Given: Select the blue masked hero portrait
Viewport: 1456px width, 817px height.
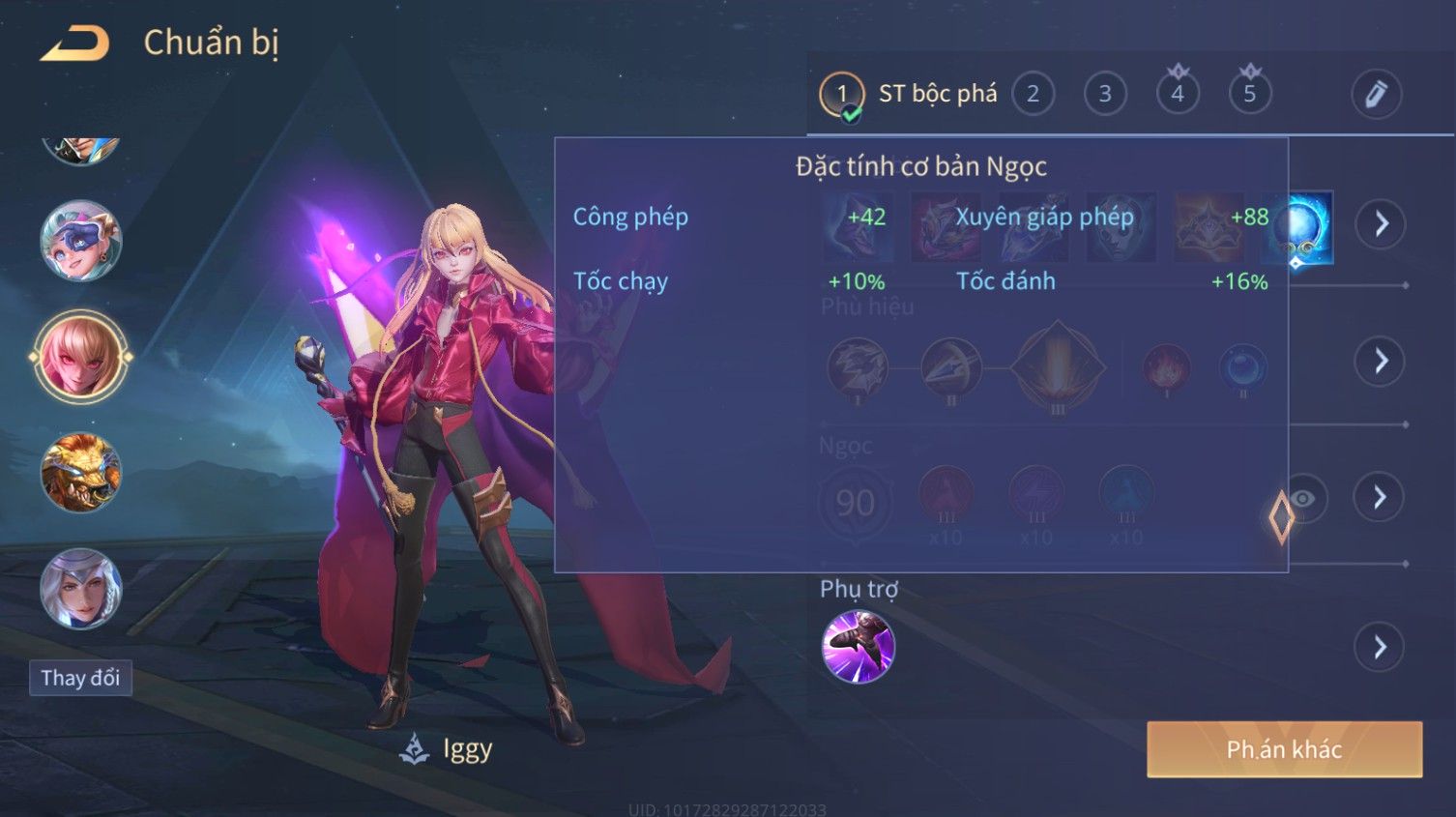Looking at the screenshot, I should pos(81,241).
